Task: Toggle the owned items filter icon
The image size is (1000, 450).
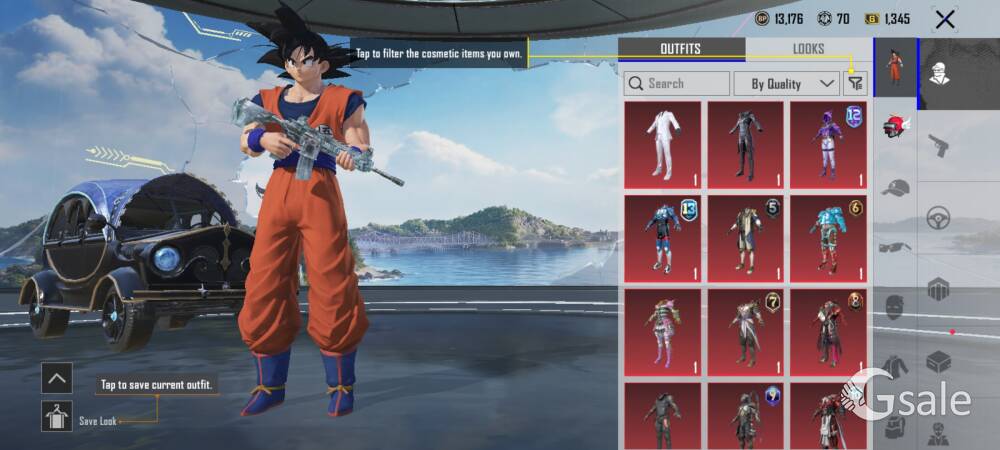Action: pos(854,84)
